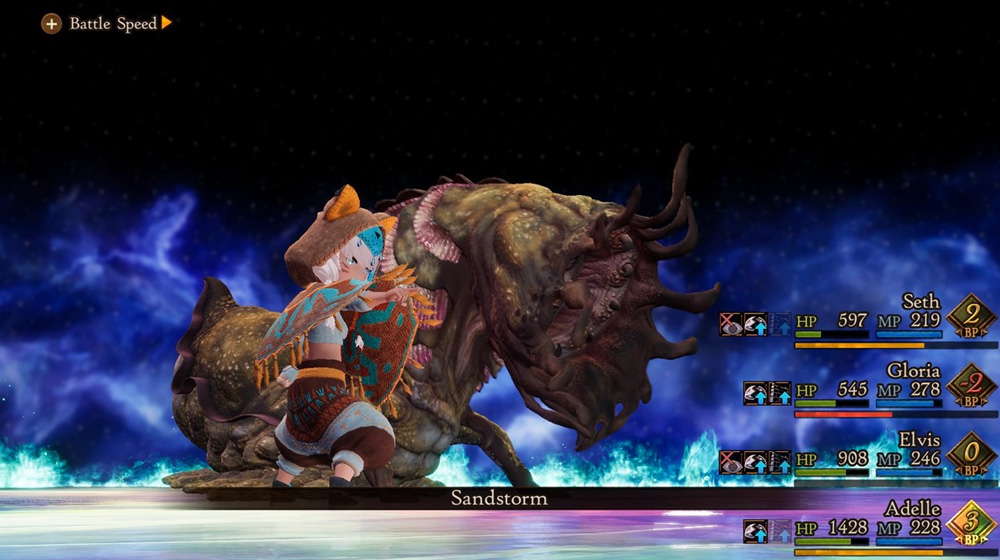Inspect Seth's crossed-out eye status icon

731,324
